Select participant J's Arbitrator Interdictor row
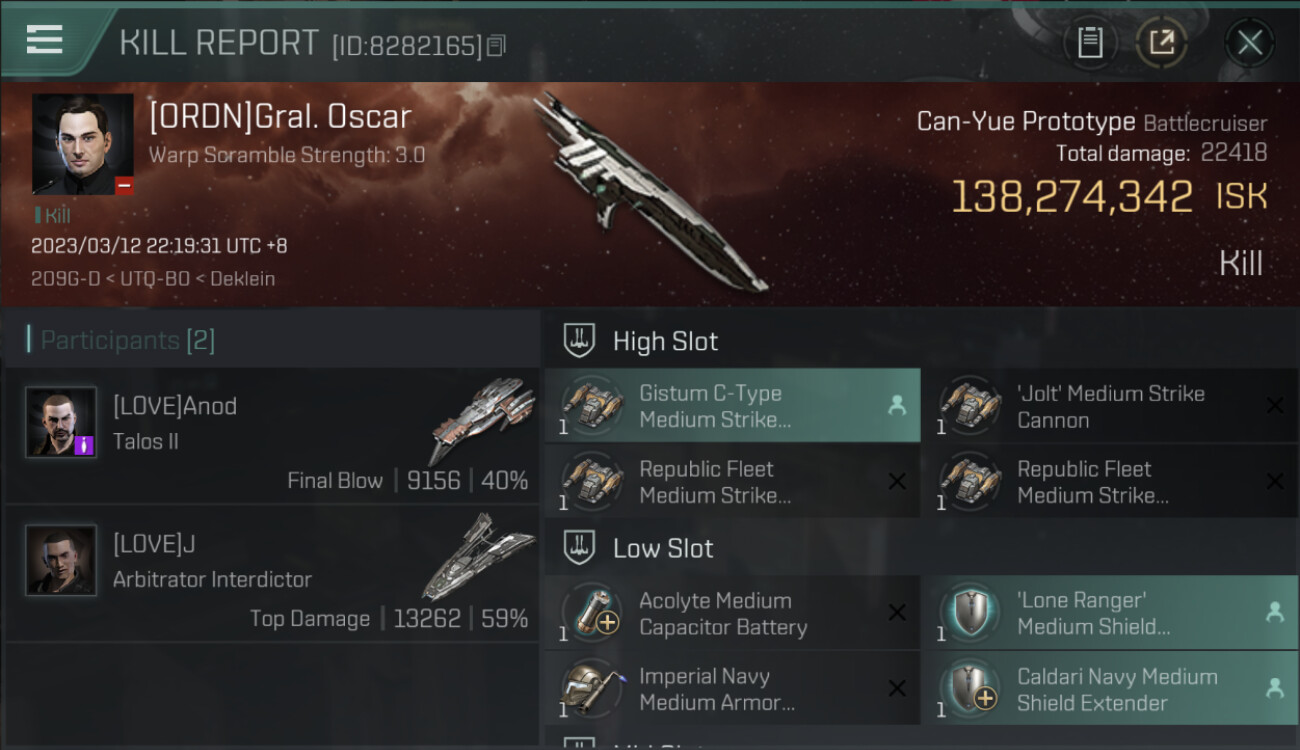 coord(272,574)
